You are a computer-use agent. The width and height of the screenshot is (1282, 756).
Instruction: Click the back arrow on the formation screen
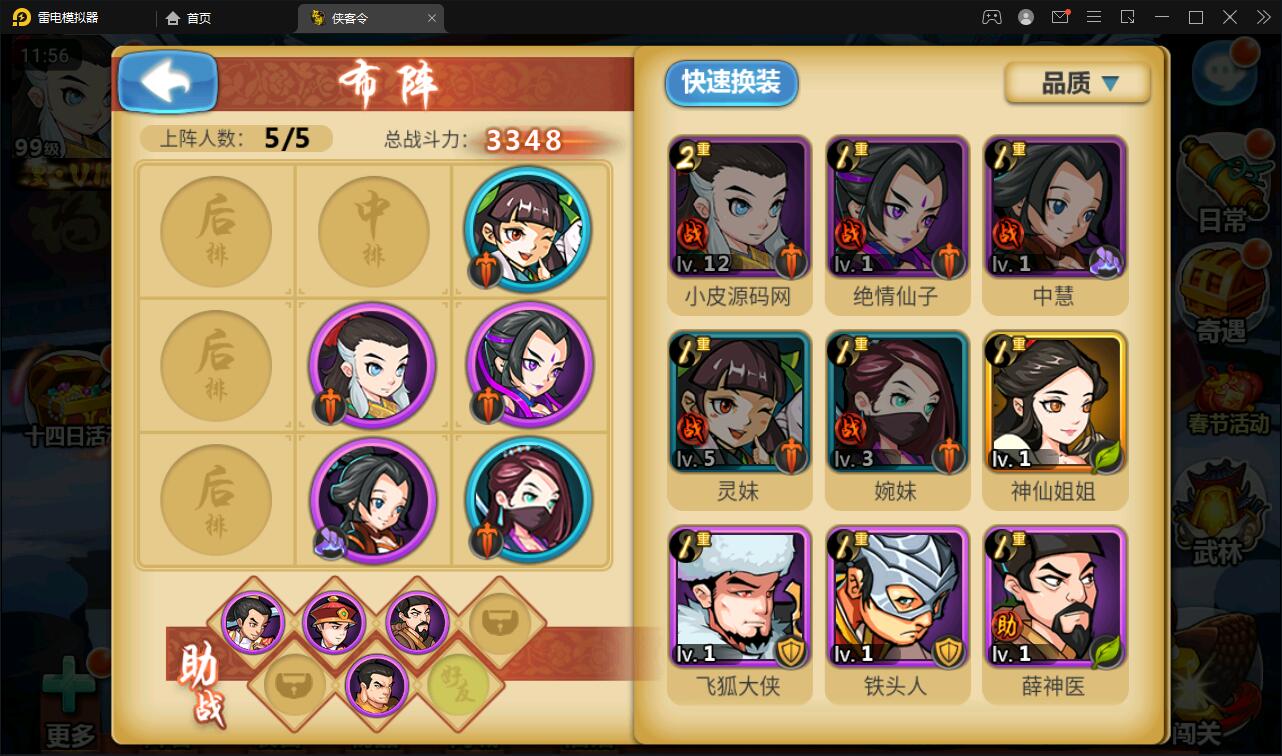click(167, 83)
